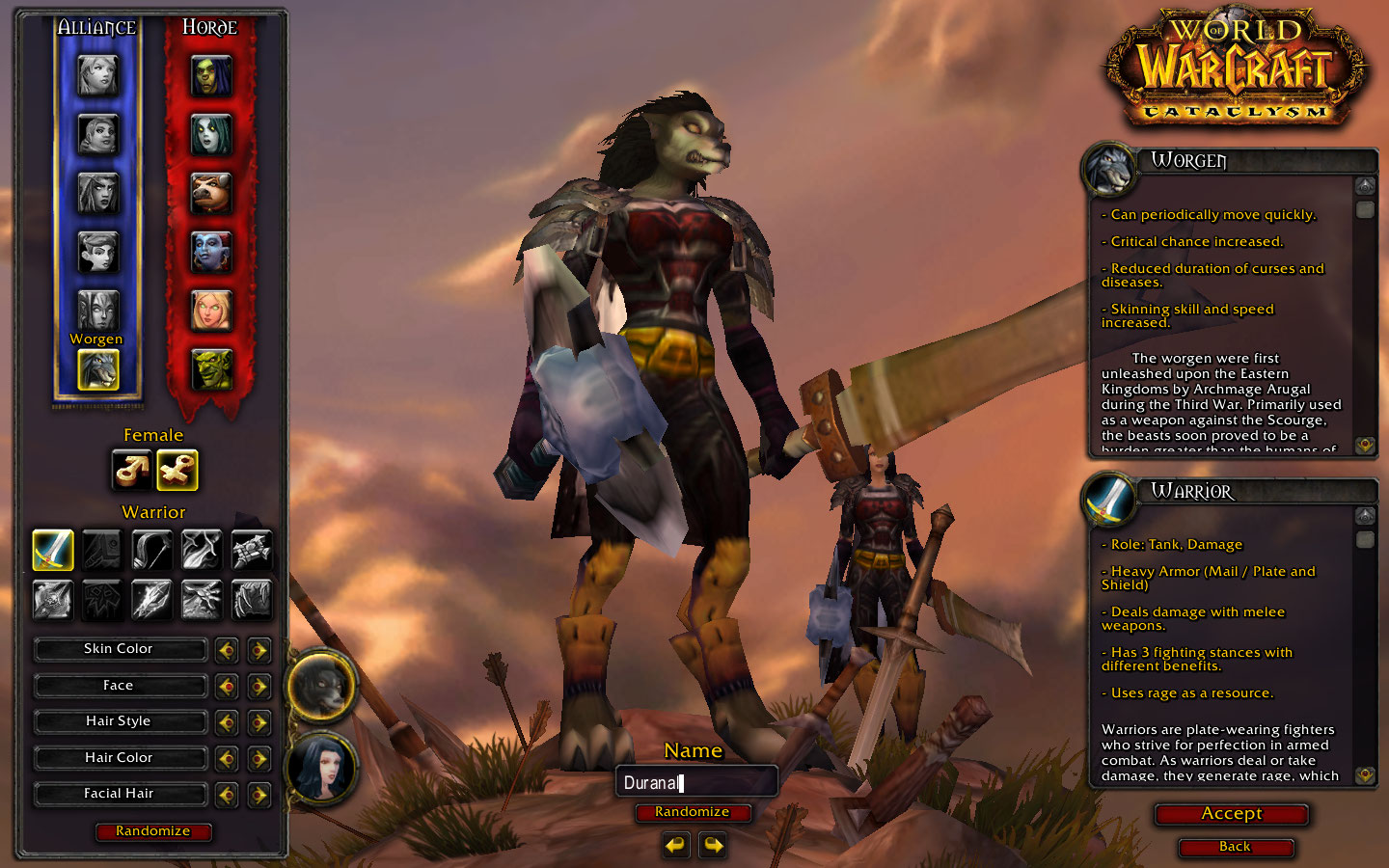Switch to the Night Elf race

[x=97, y=193]
